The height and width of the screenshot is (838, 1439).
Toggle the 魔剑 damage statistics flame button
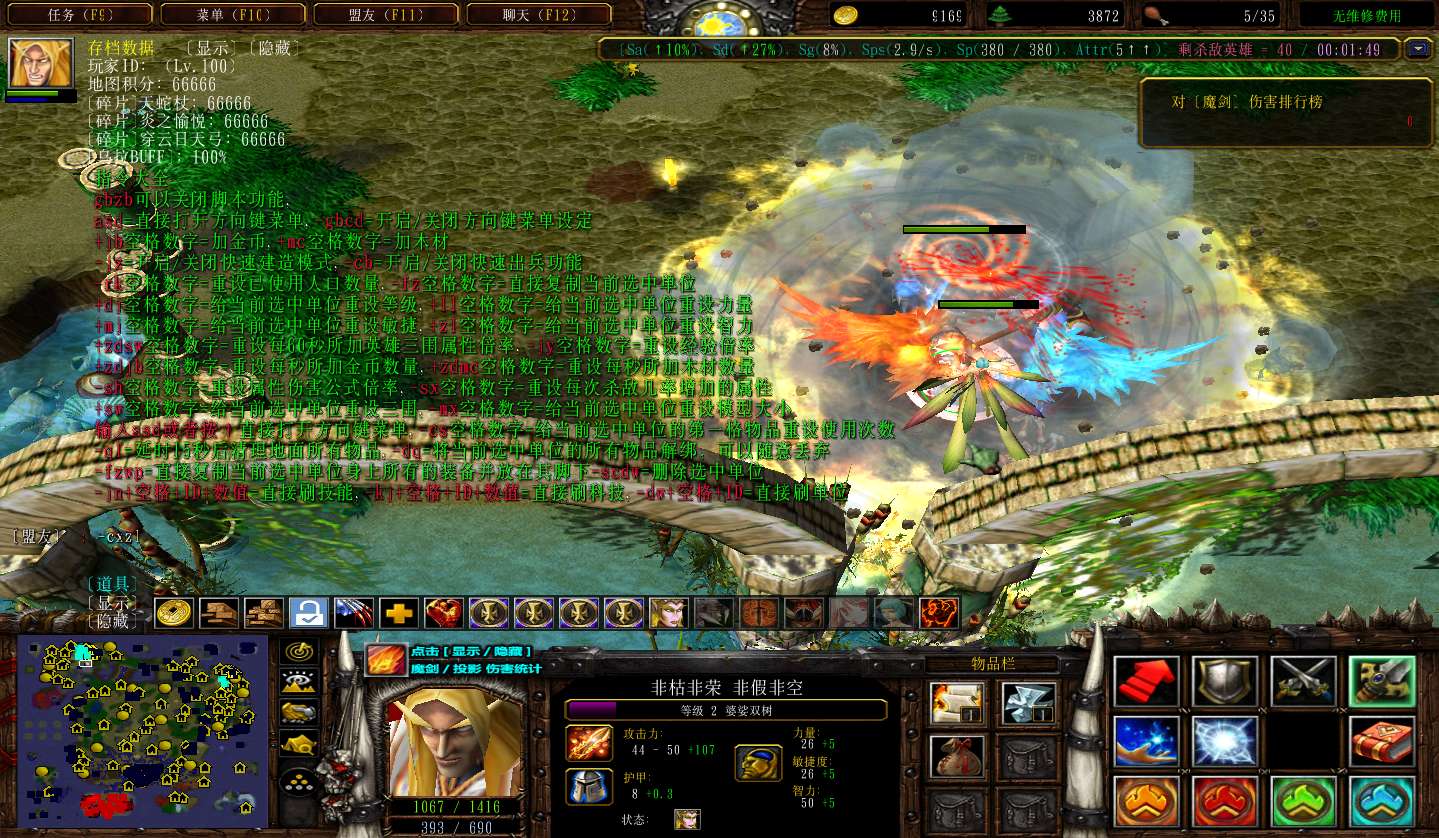click(x=384, y=660)
